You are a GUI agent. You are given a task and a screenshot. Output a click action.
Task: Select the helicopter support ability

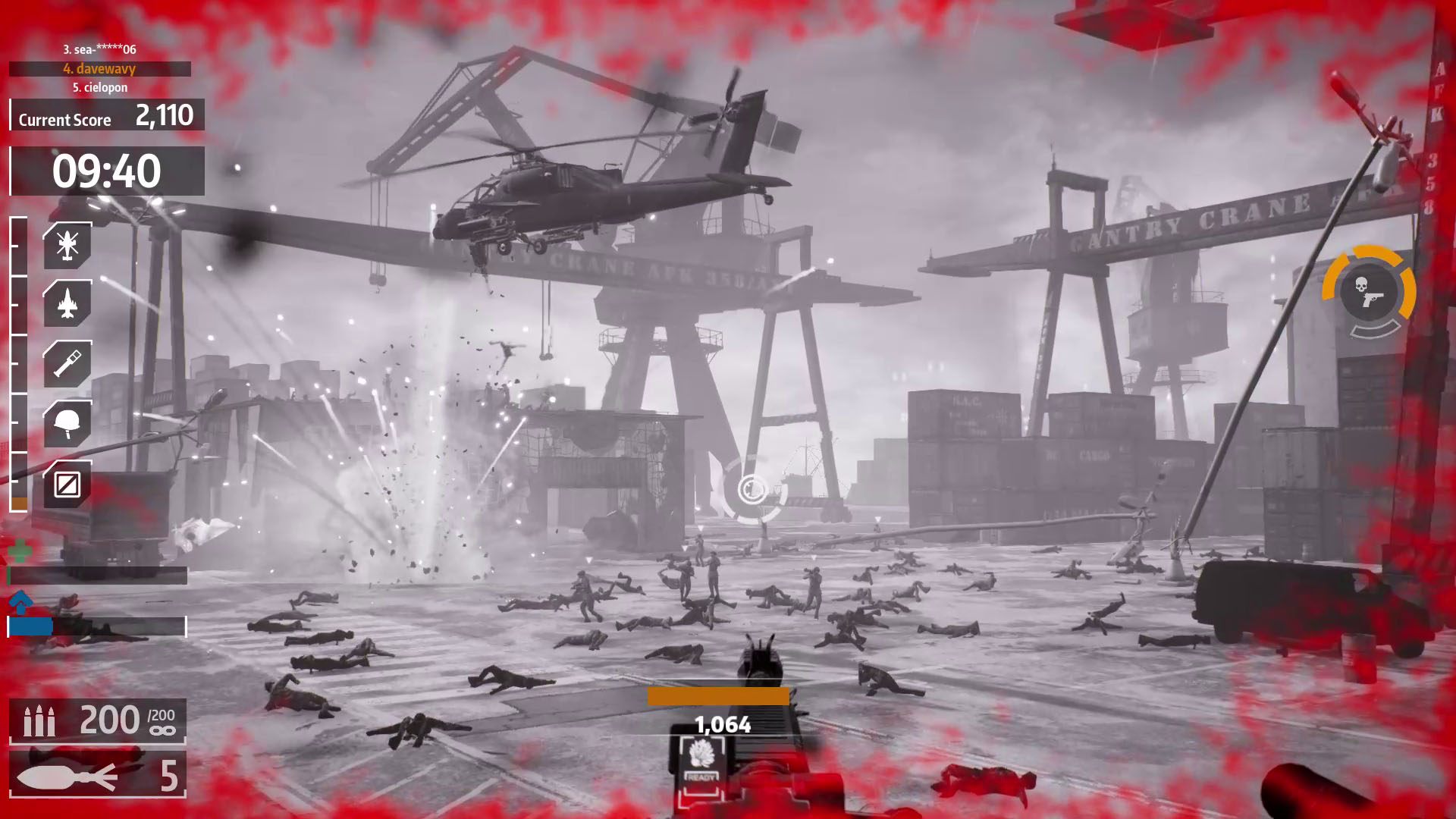[67, 244]
